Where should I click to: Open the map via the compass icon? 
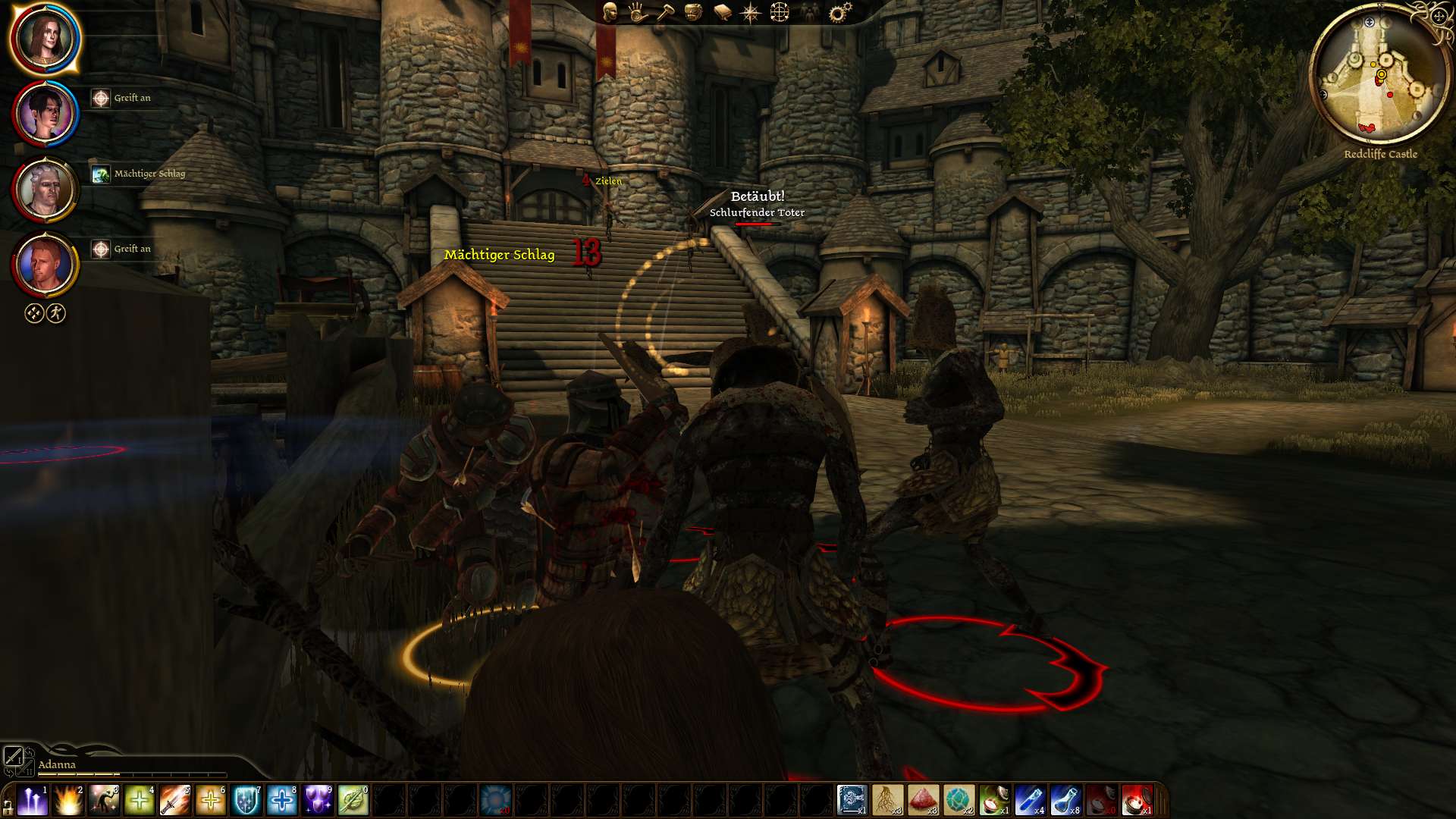coord(749,12)
